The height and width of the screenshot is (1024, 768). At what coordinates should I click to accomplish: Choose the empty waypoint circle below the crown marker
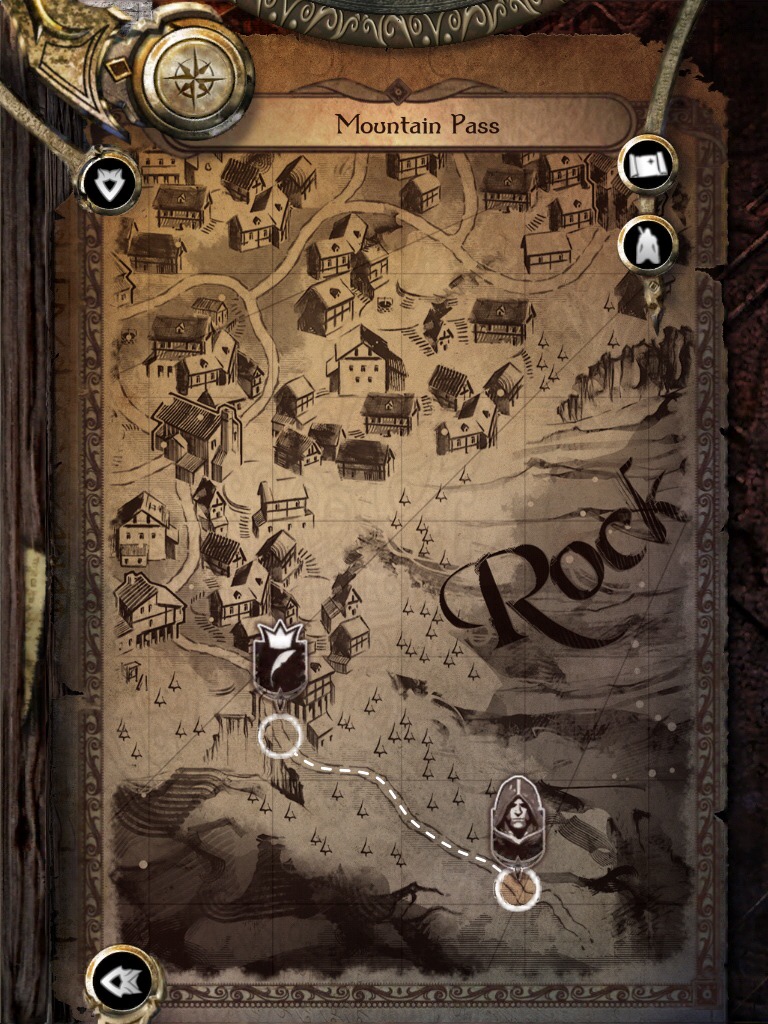pos(279,736)
